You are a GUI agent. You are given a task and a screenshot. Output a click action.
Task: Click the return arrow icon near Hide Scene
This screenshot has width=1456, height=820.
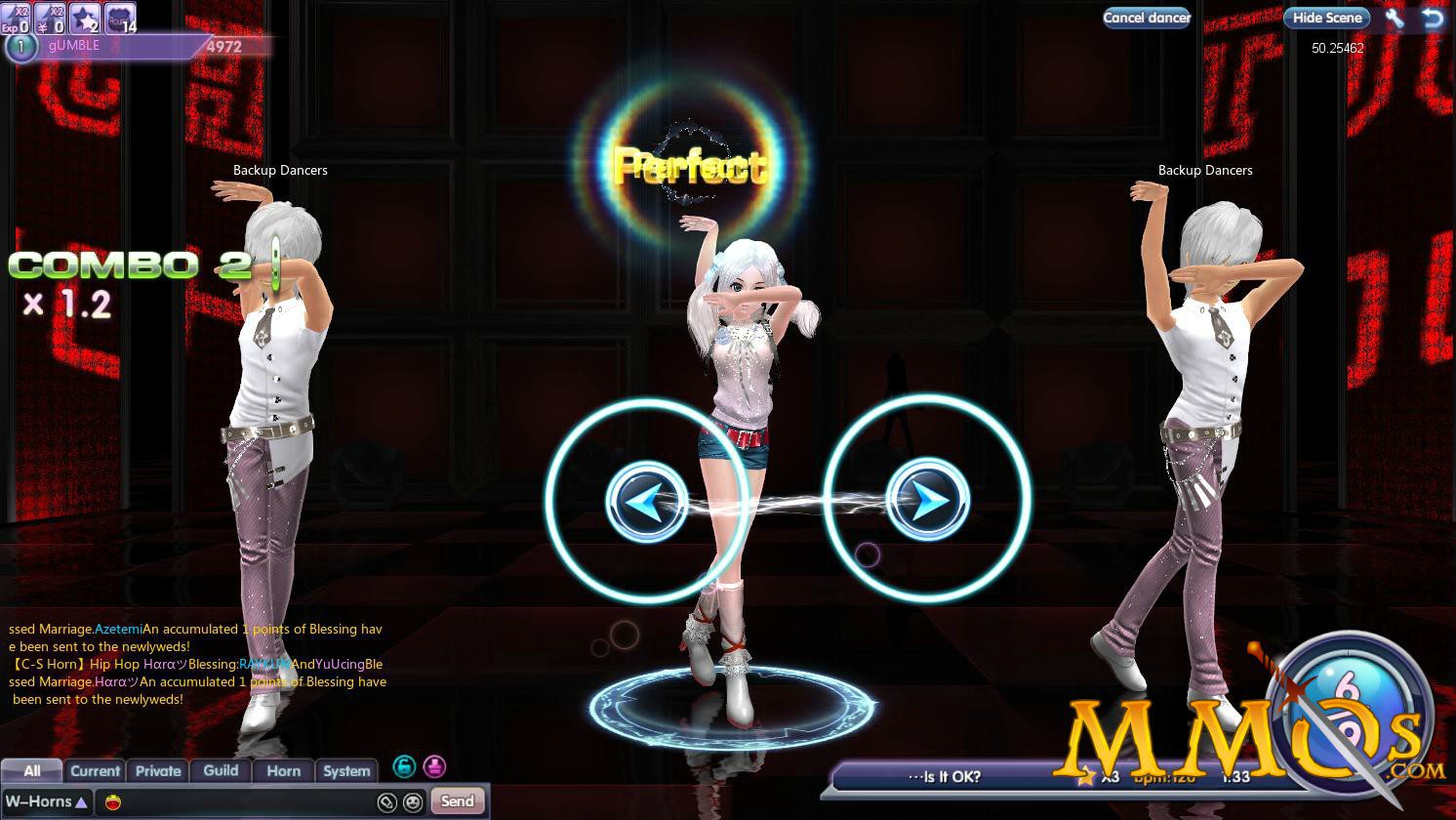point(1433,18)
